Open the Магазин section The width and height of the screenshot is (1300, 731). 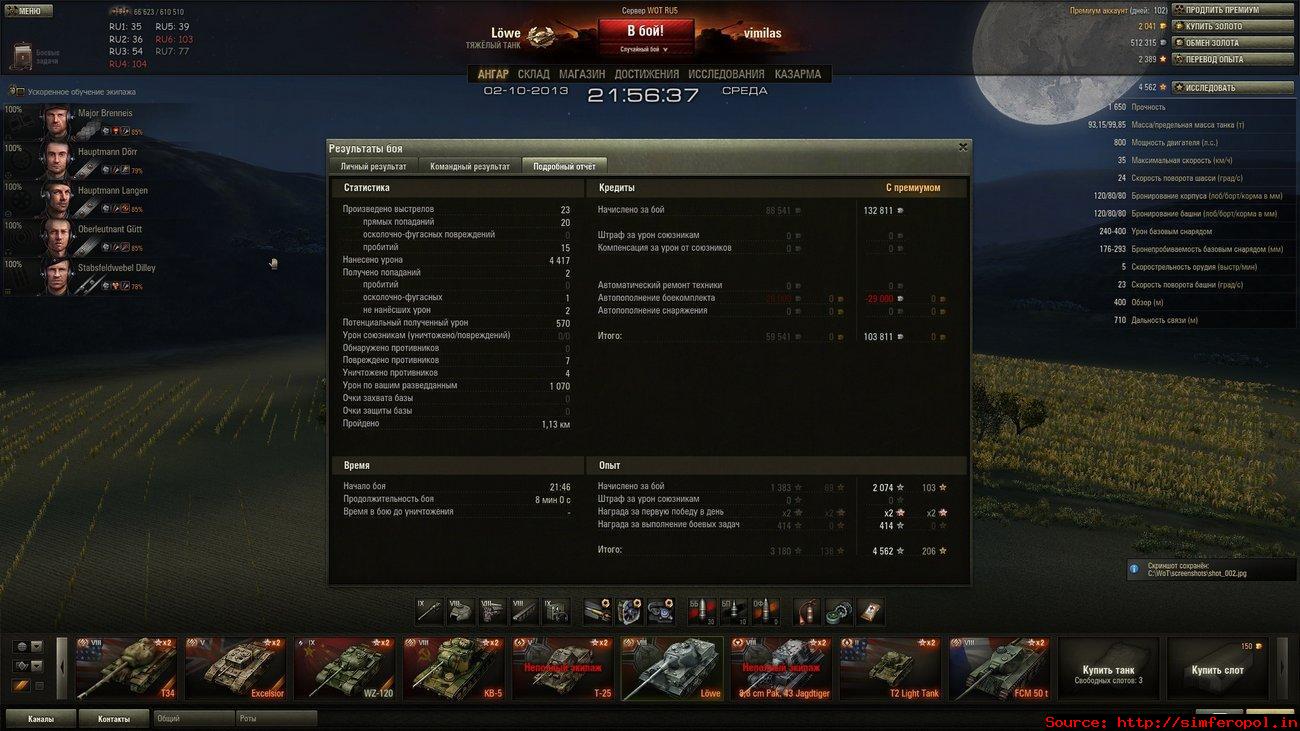pyautogui.click(x=581, y=74)
